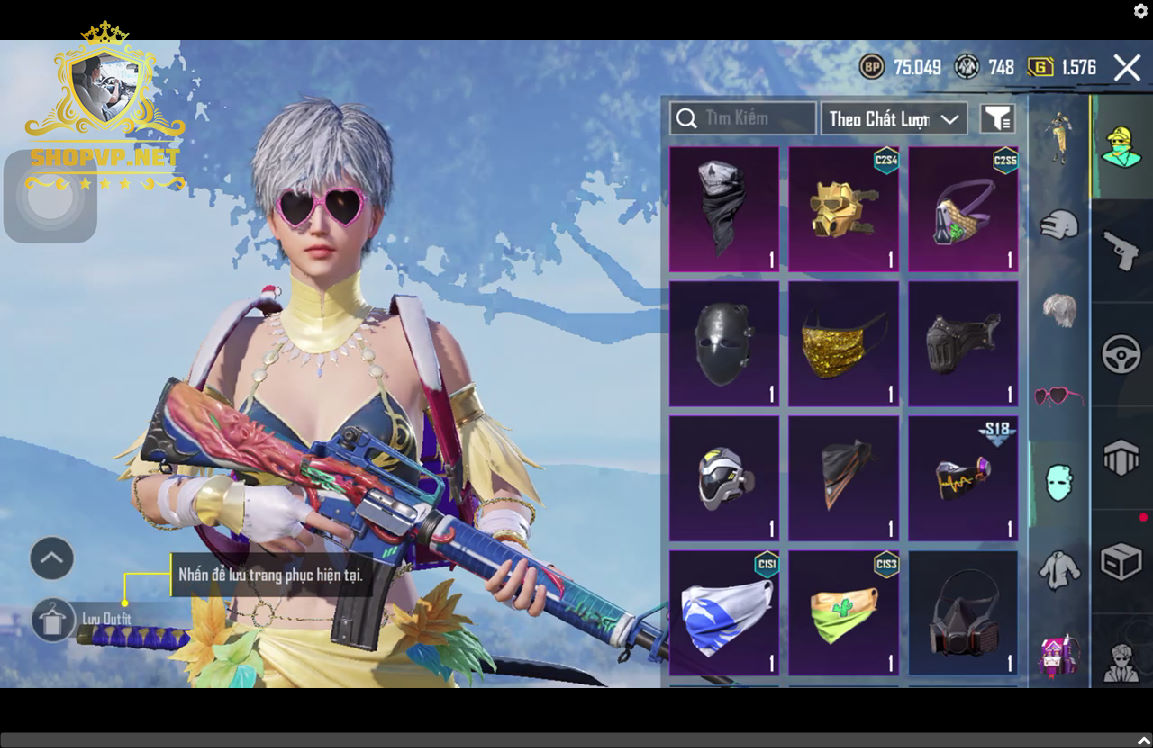Select the golden C2S4 mask item

click(x=844, y=209)
